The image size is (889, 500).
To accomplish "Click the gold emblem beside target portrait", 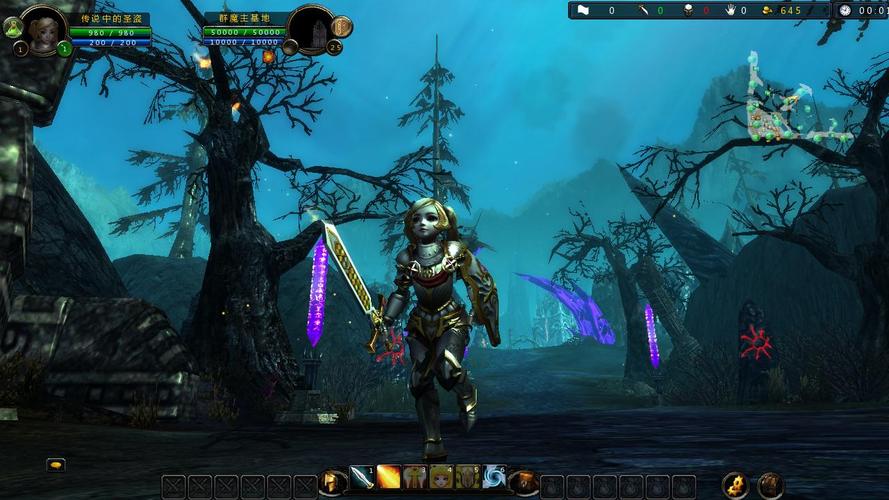I will coord(341,27).
